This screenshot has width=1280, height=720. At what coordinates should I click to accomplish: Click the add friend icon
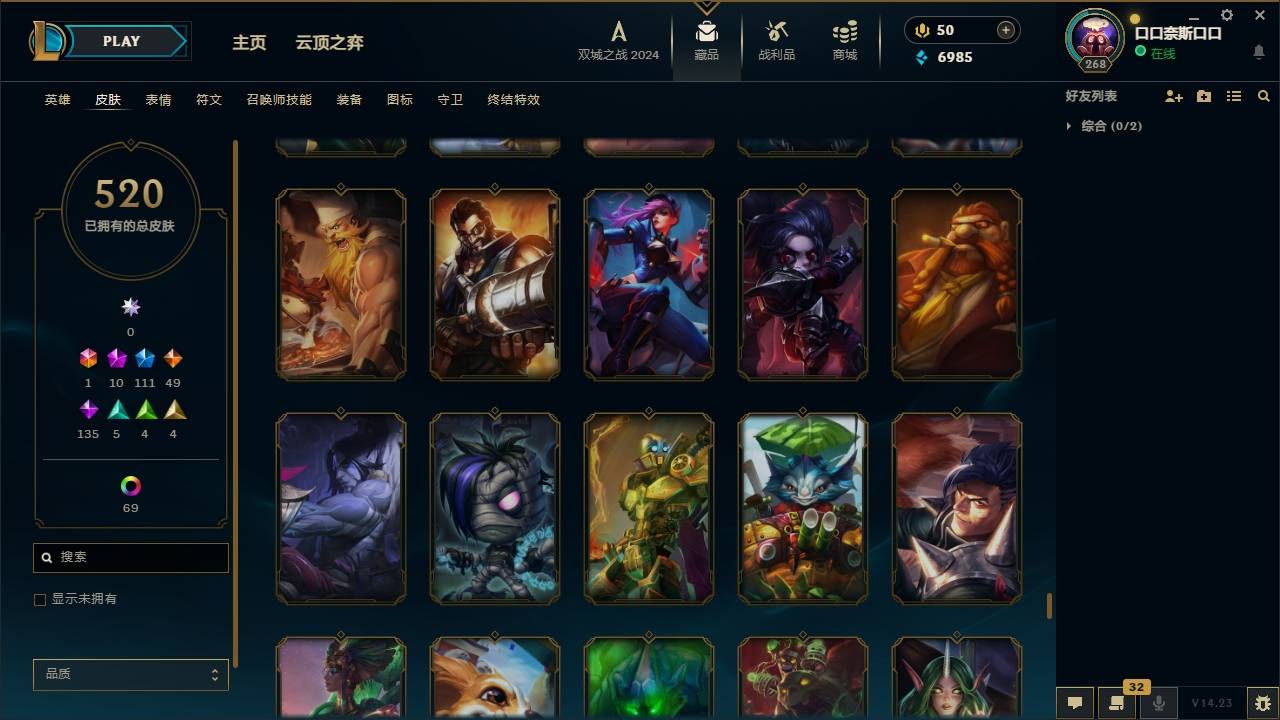[x=1174, y=95]
